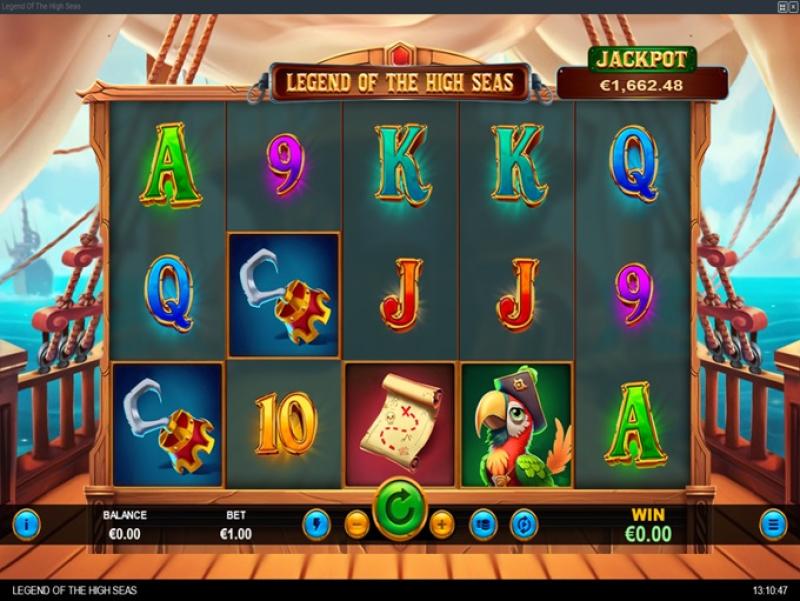Decrease the bet with the minus button
Image resolution: width=800 pixels, height=601 pixels.
coord(356,523)
